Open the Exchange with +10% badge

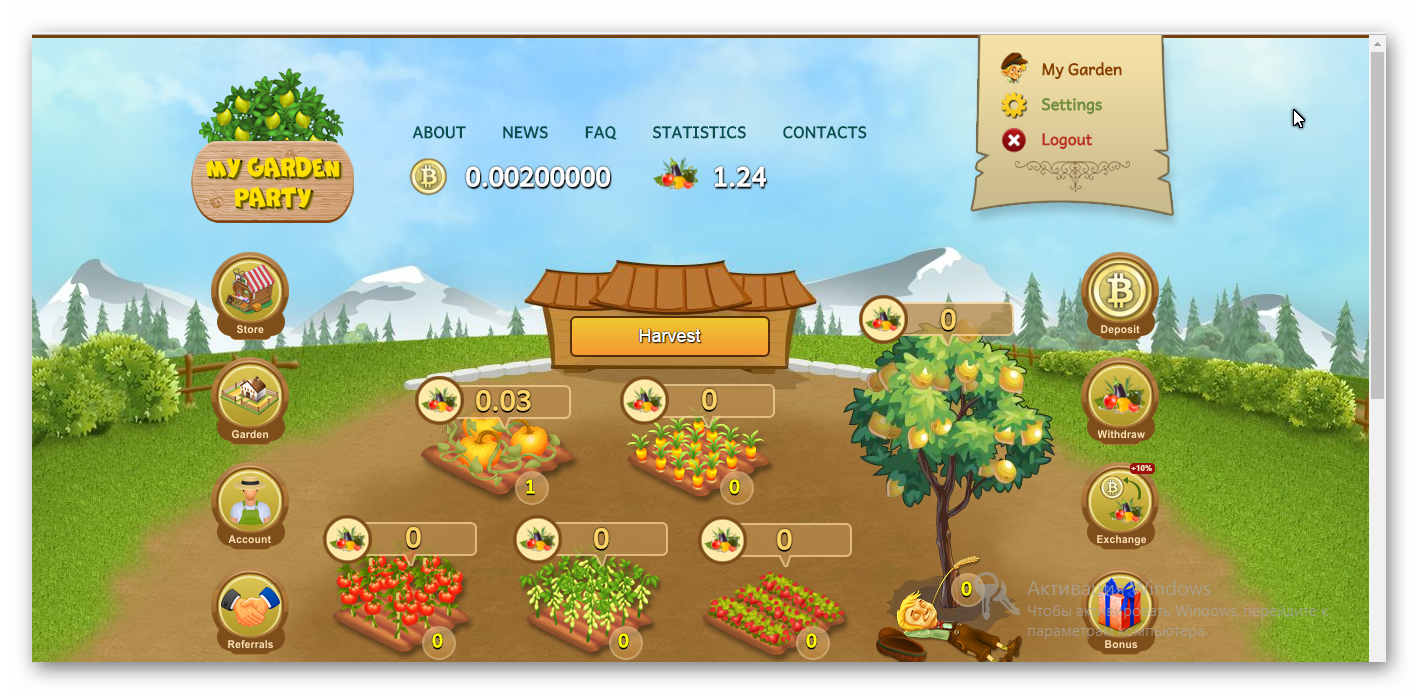pos(1120,503)
